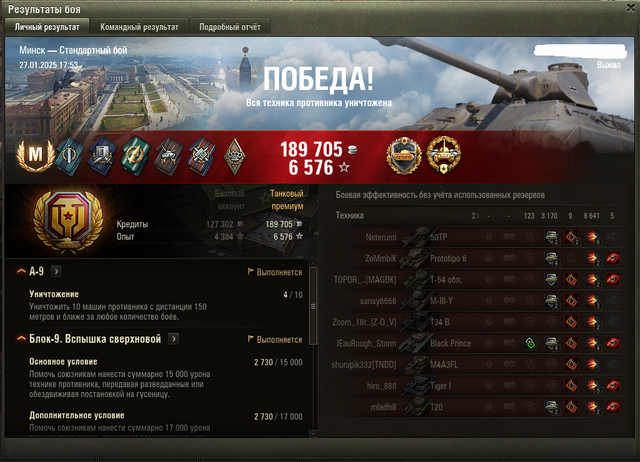Collapse the Блок-9 mission section
The height and width of the screenshot is (462, 640).
[x=21, y=339]
